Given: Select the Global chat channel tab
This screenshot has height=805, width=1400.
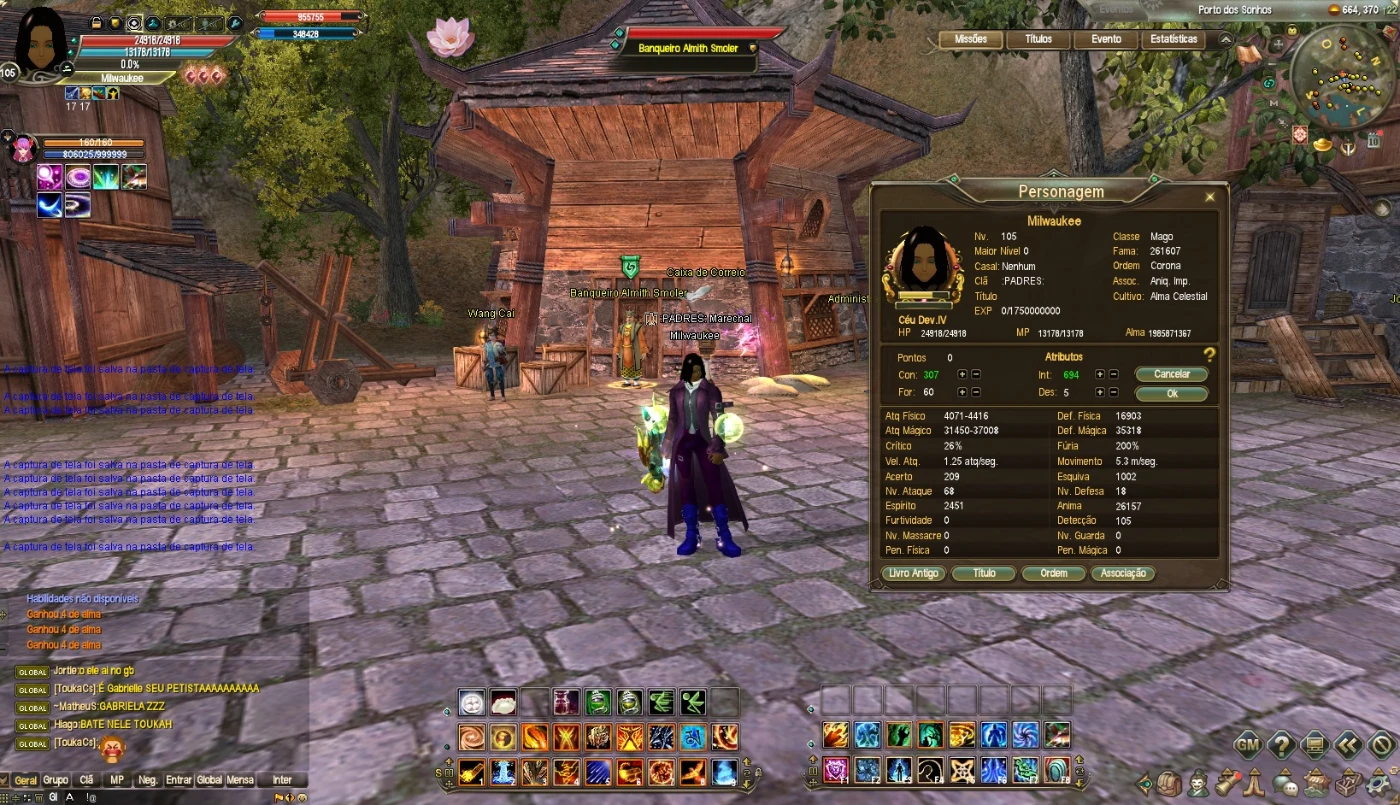Looking at the screenshot, I should tap(209, 780).
